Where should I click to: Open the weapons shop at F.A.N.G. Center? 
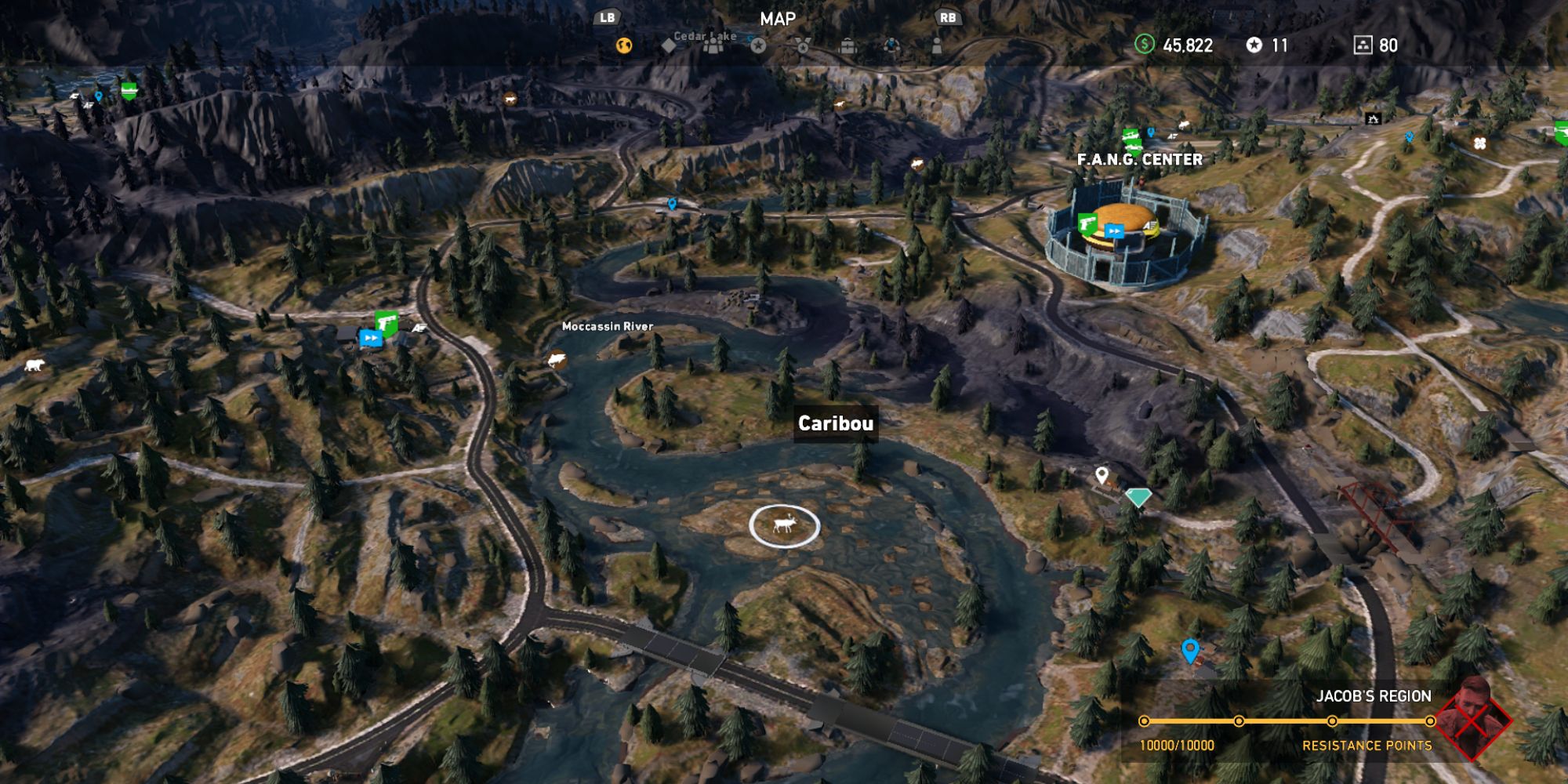[x=1087, y=226]
